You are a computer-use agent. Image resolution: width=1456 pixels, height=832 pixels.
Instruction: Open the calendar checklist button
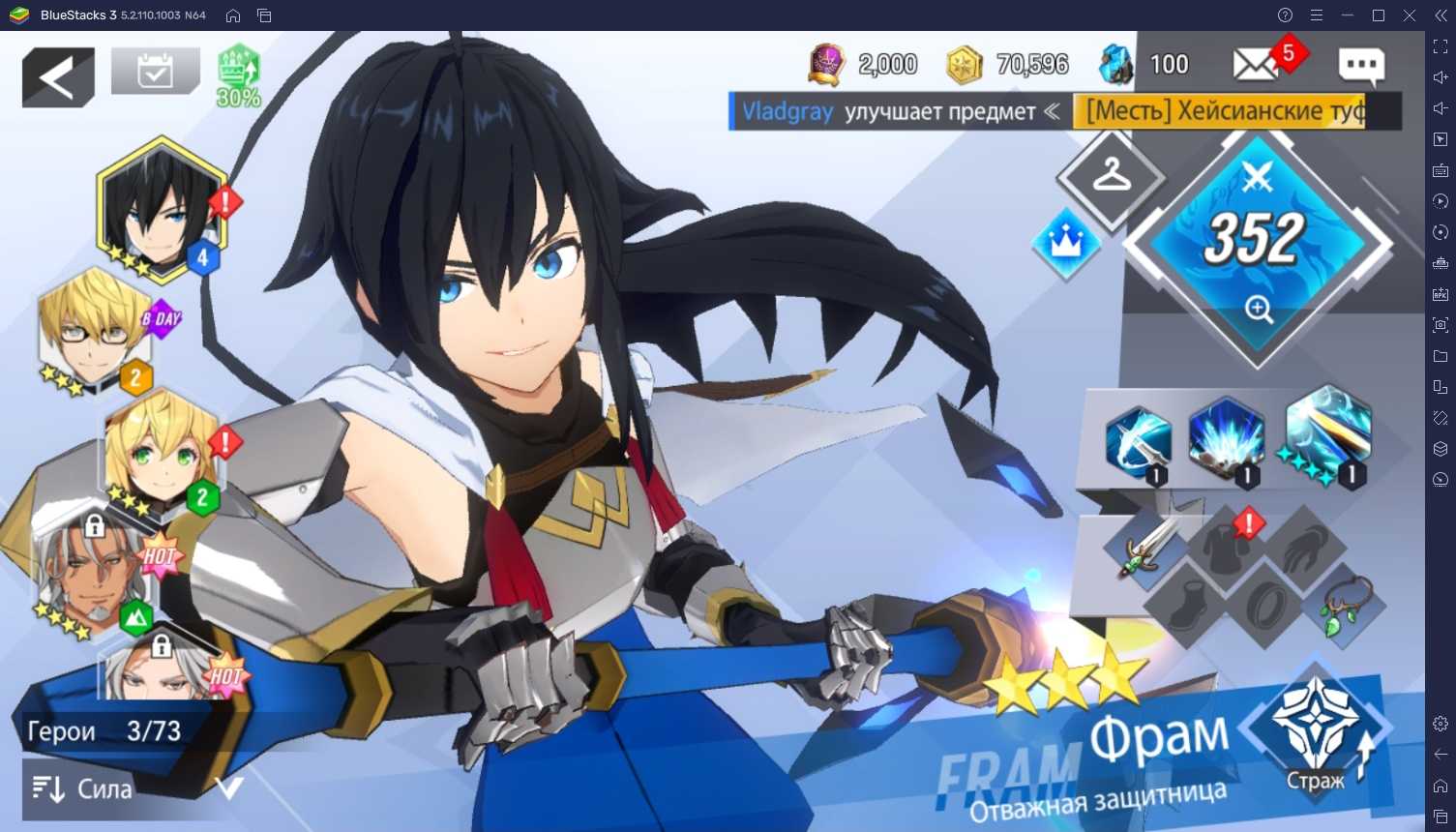tap(155, 71)
